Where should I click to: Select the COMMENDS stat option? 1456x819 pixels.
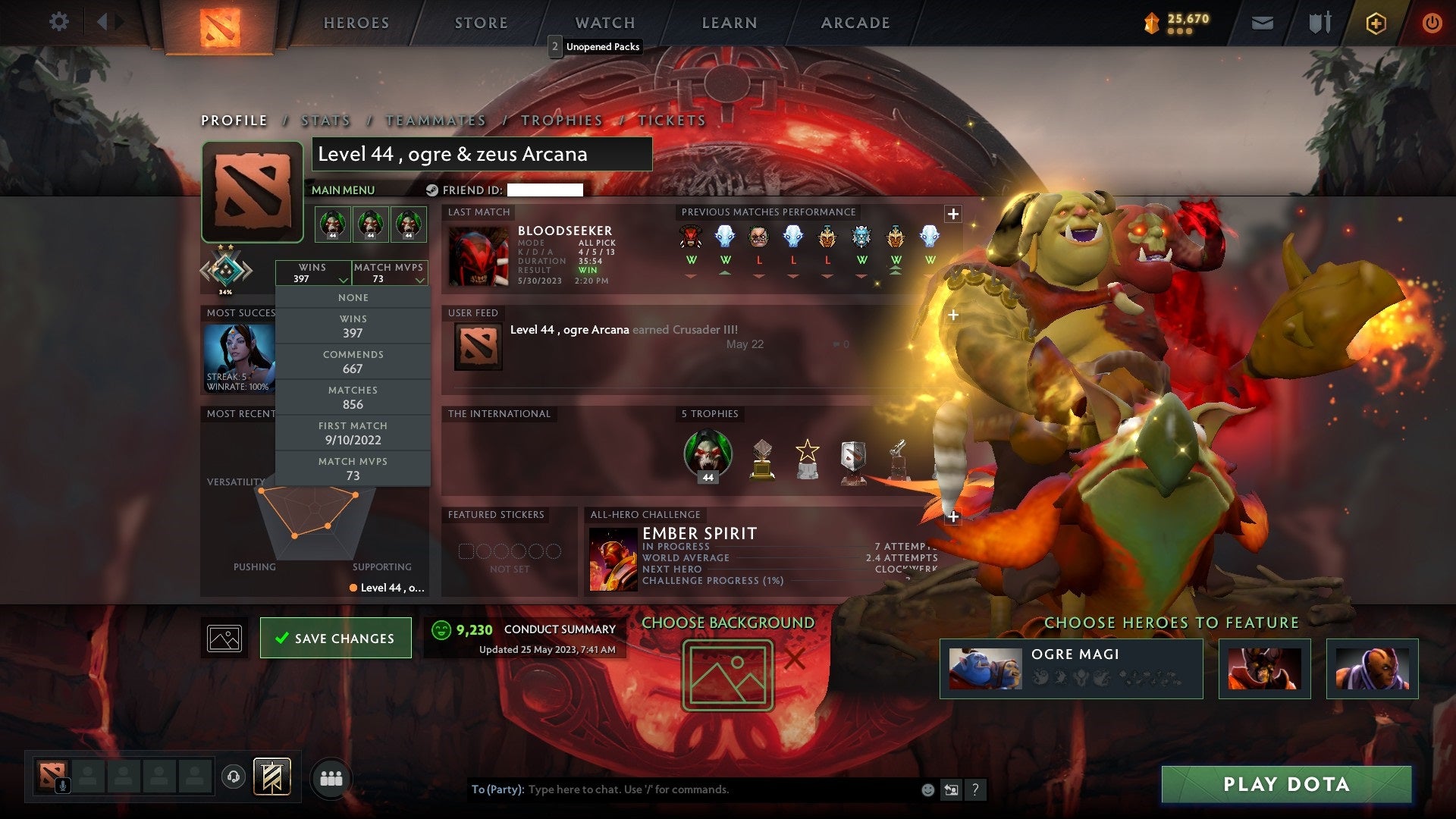coord(353,362)
